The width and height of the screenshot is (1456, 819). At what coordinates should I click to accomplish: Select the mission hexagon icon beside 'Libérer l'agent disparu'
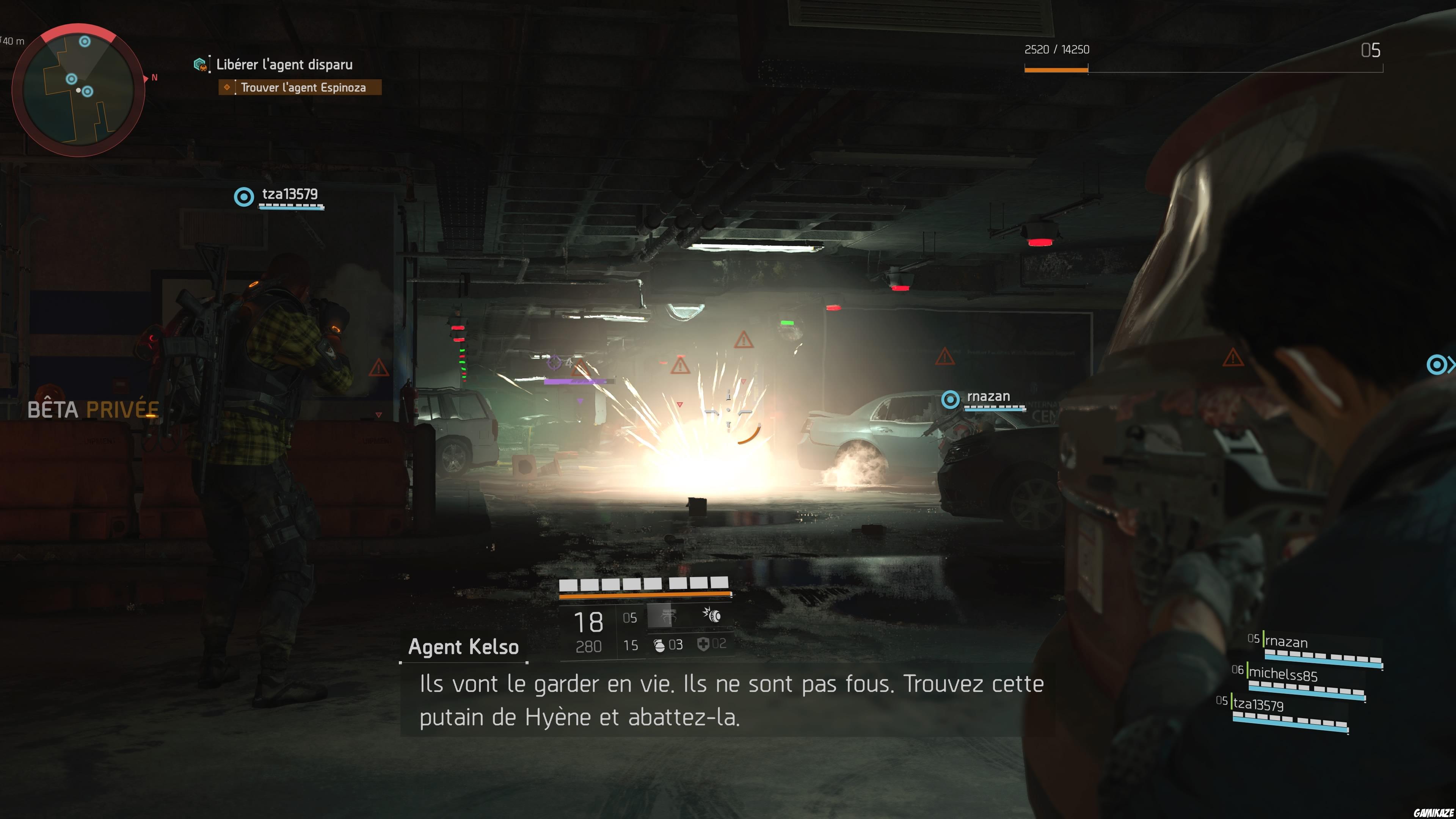pos(200,64)
